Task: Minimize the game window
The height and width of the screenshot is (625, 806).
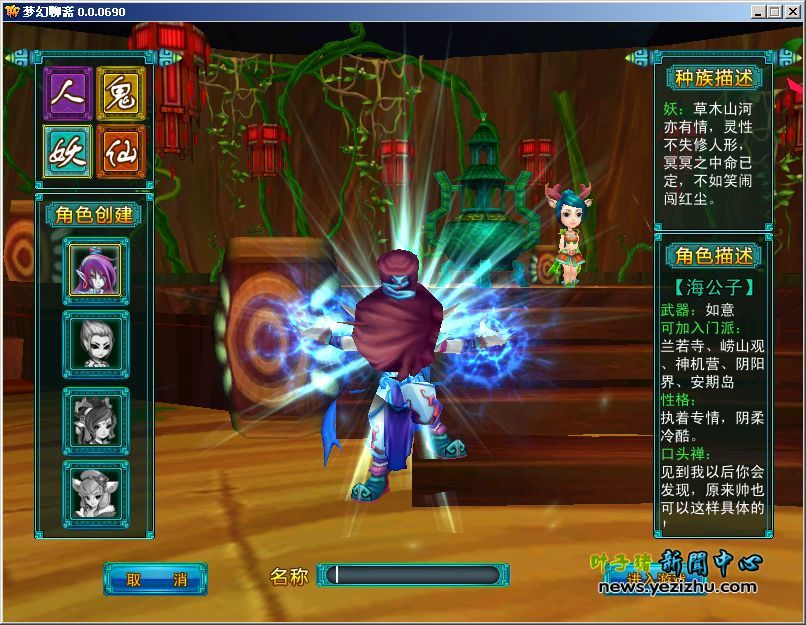Action: click(759, 11)
